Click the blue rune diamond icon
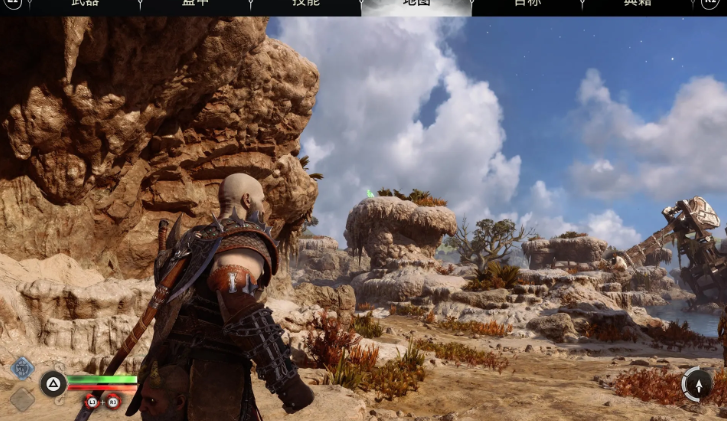This screenshot has height=421, width=727. coord(22,368)
